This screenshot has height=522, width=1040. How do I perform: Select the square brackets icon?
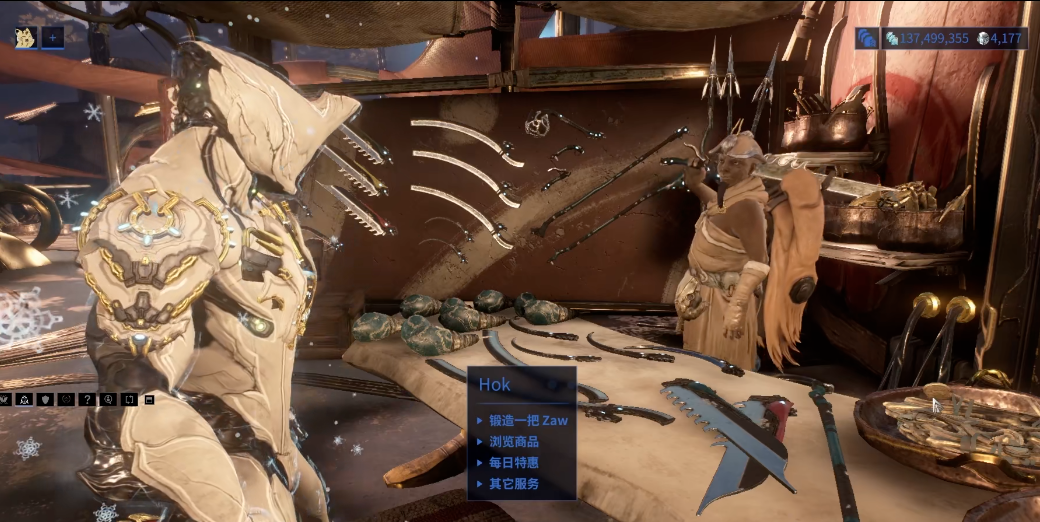pyautogui.click(x=128, y=399)
